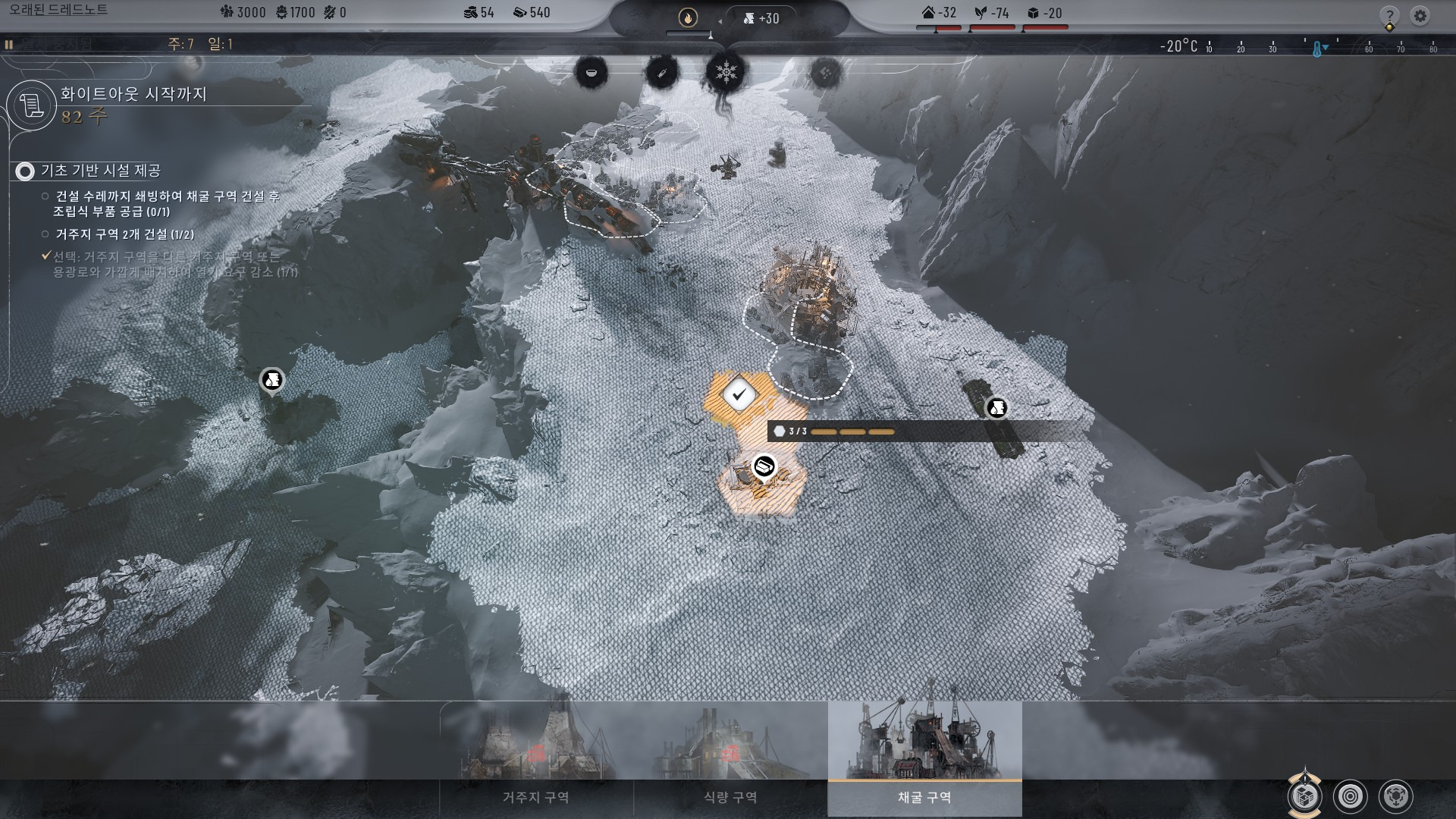Confirm district placement with the checkmark
1456x819 pixels.
[739, 394]
